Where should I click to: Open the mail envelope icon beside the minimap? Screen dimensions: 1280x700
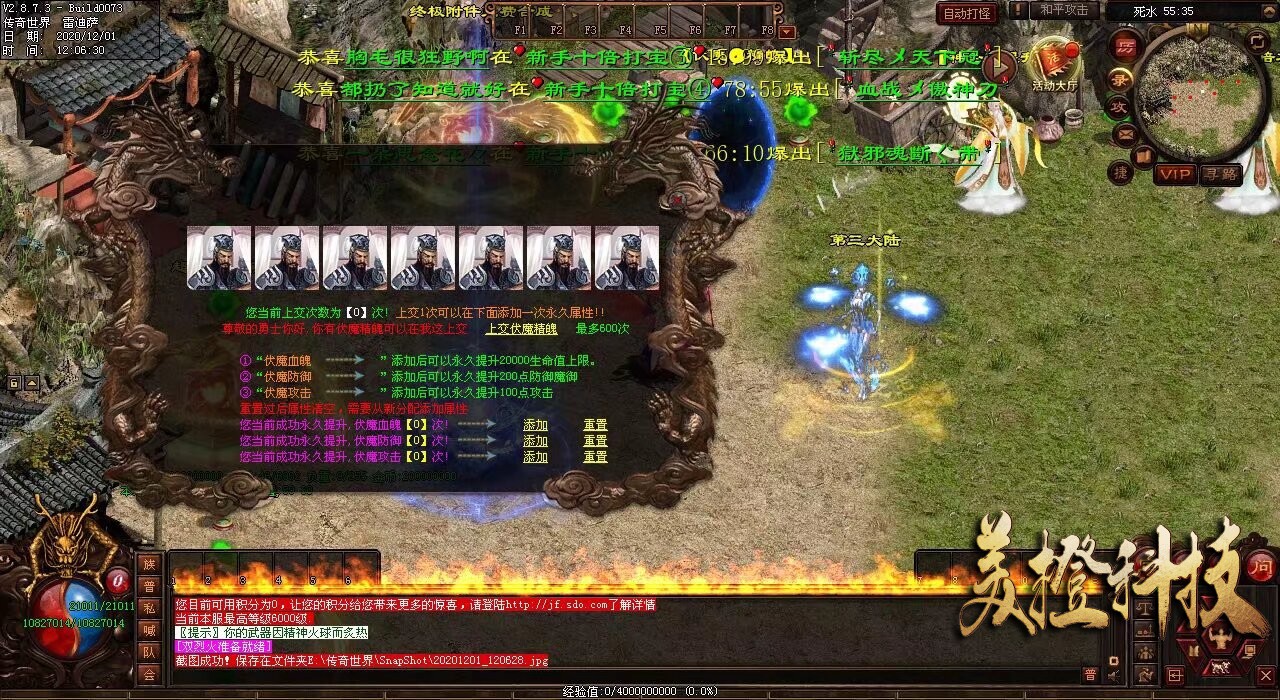[1125, 133]
